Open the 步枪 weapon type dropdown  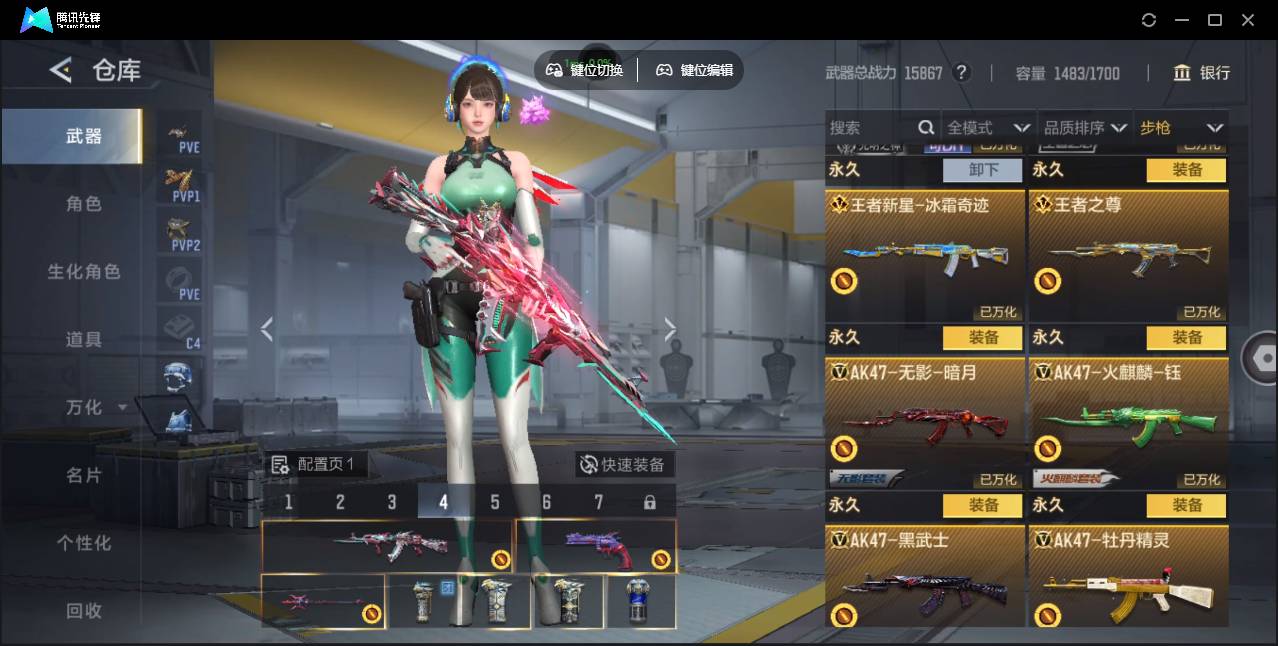pyautogui.click(x=1181, y=128)
